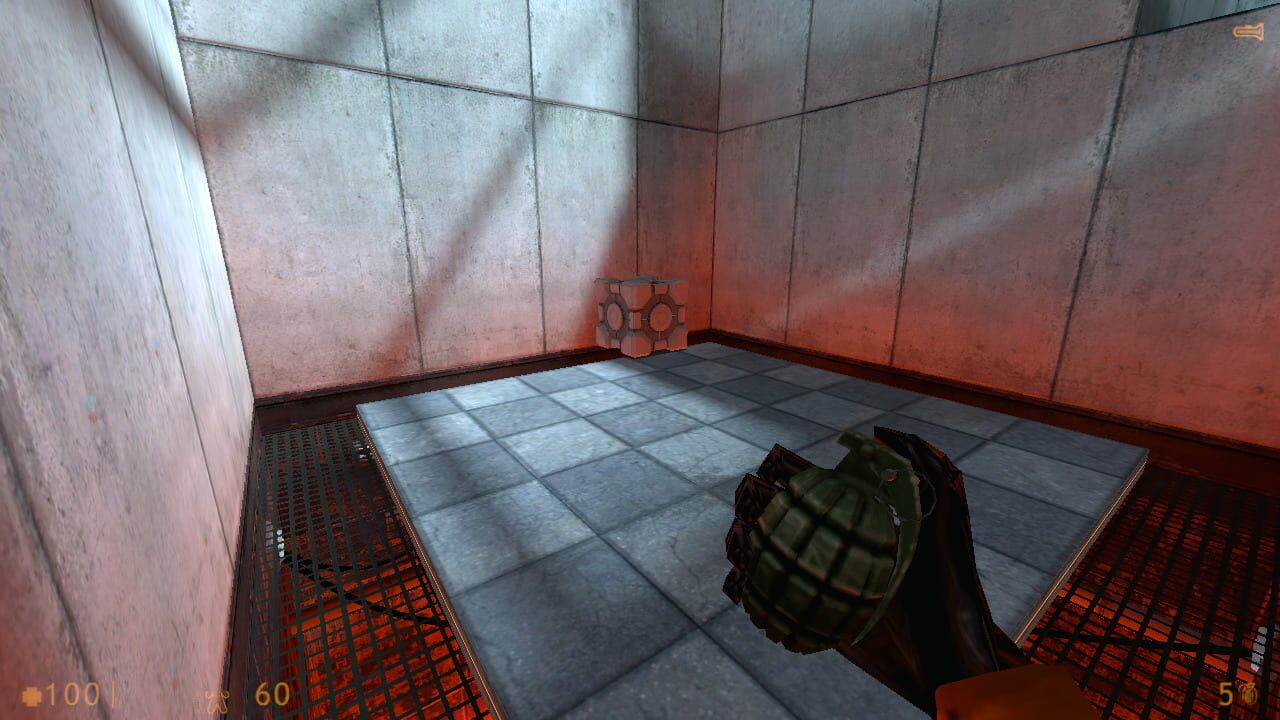Select the health value reading 100
The image size is (1280, 720).
pos(74,696)
